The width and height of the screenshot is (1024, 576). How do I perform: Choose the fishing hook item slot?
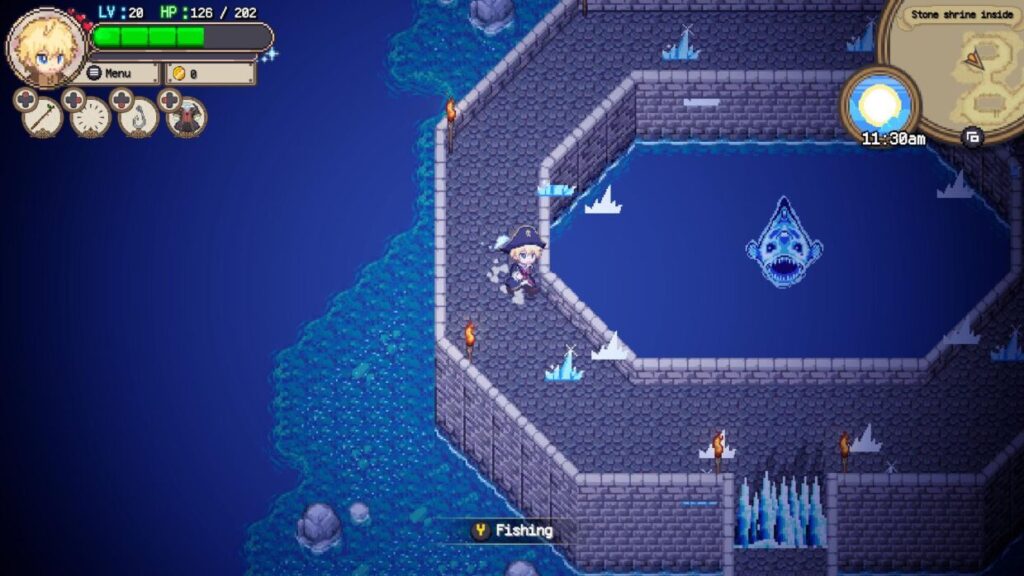[139, 118]
